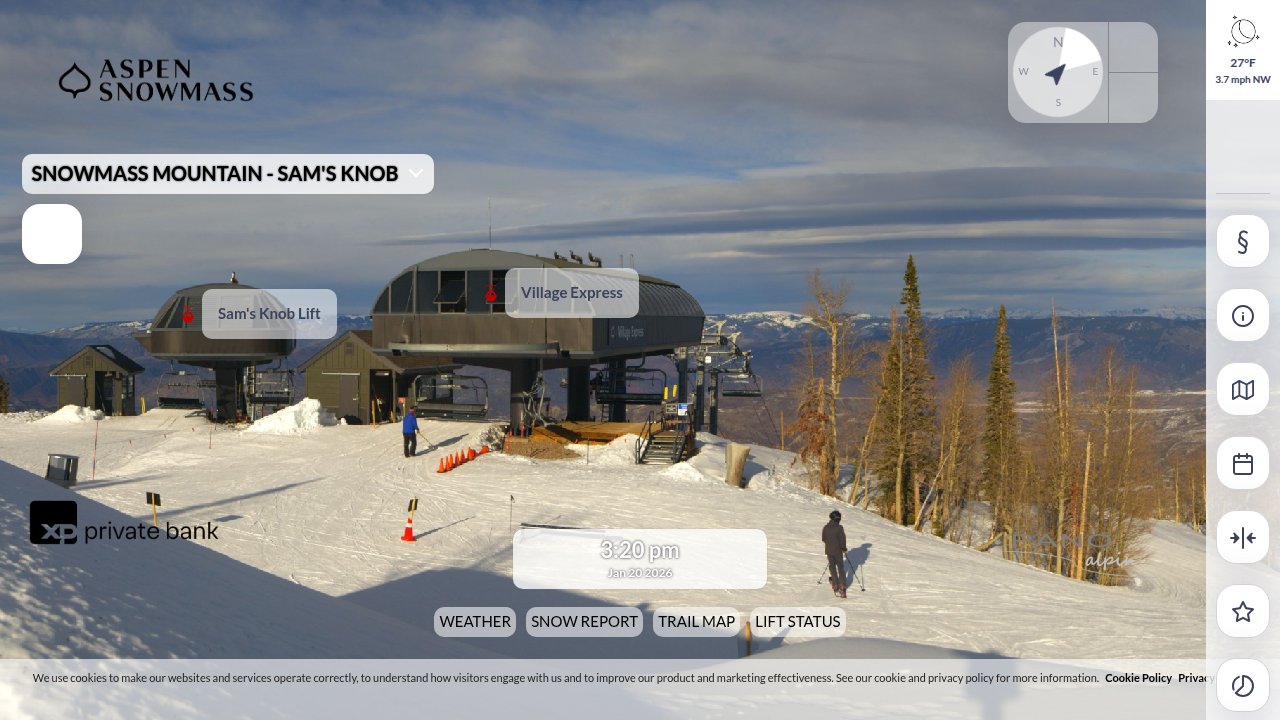Open the WEATHER page

[x=475, y=622]
